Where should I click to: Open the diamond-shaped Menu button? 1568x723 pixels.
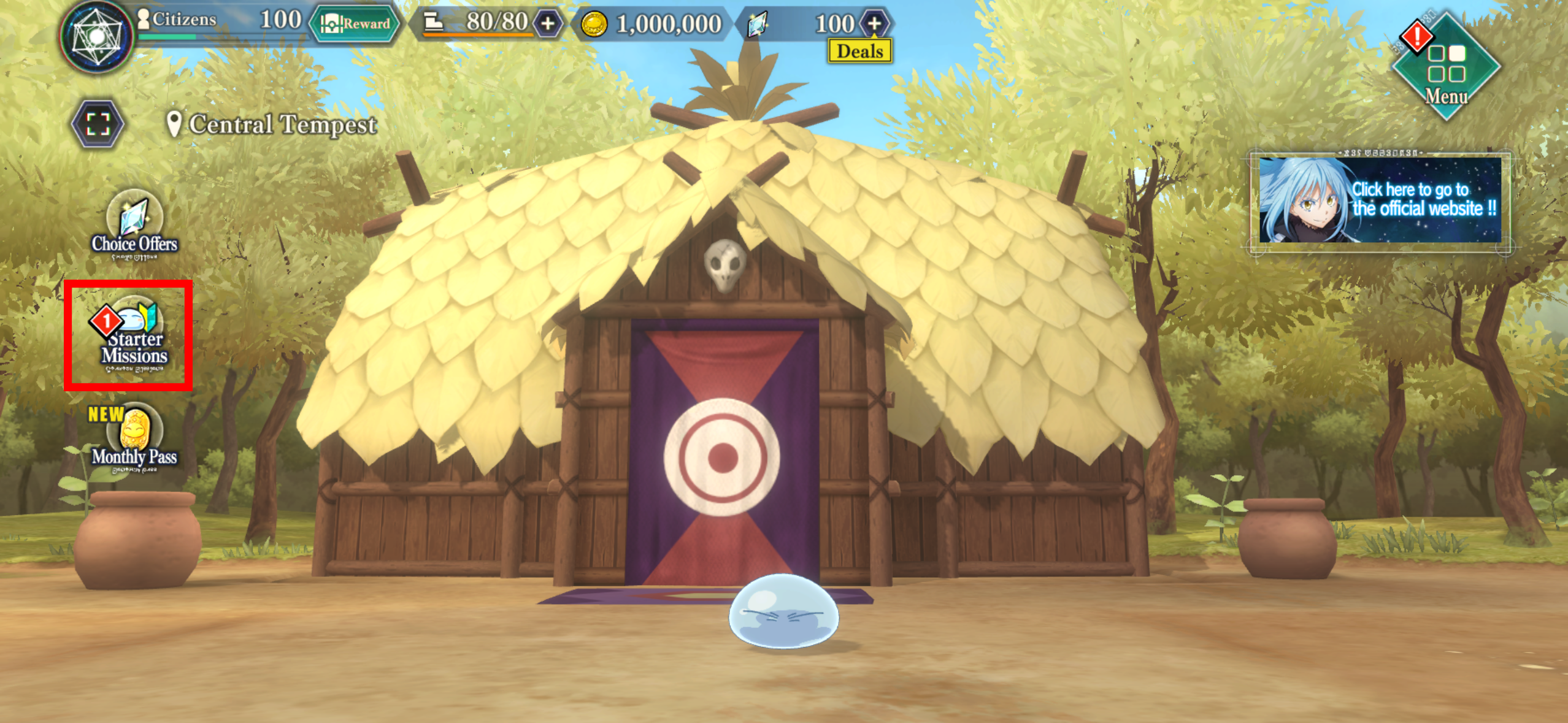click(x=1447, y=67)
